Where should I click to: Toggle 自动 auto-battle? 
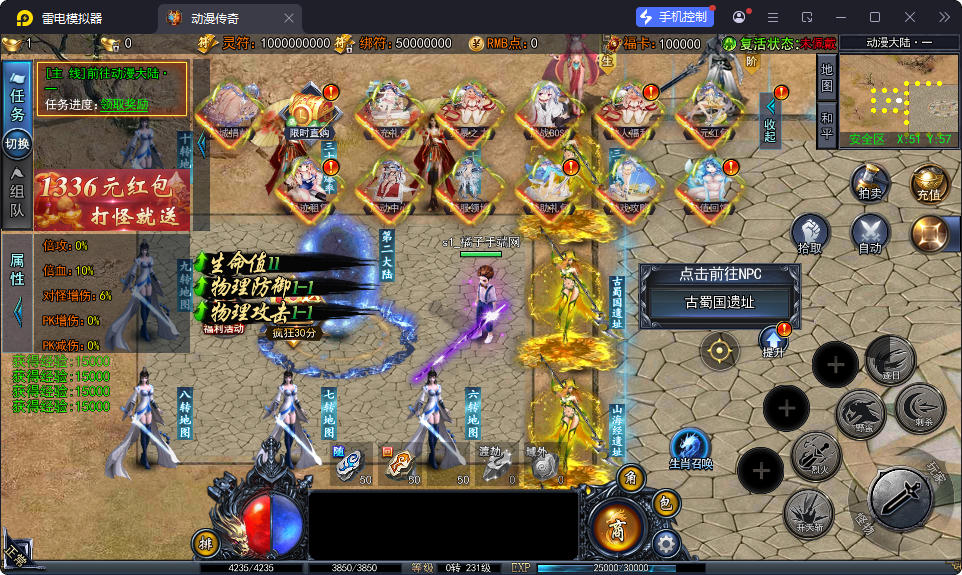click(x=870, y=234)
